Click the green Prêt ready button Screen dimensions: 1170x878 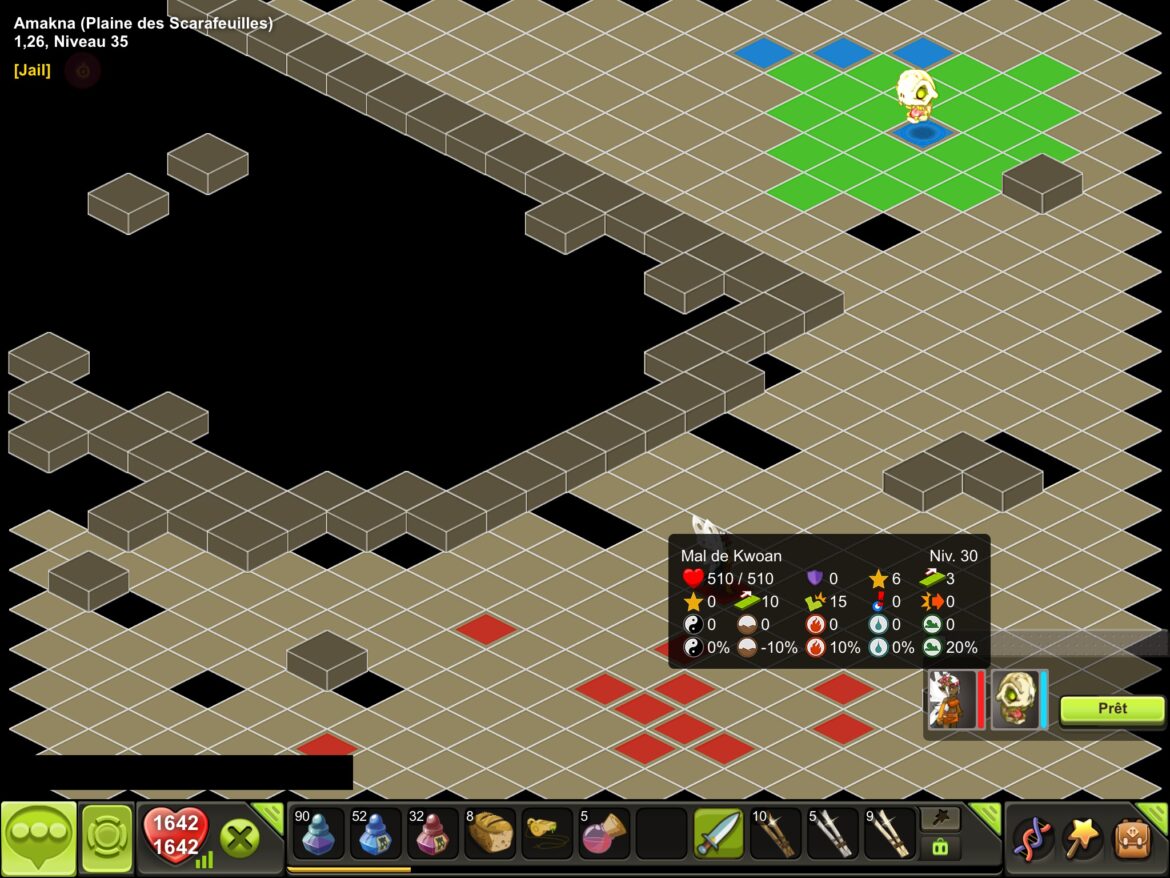point(1112,709)
